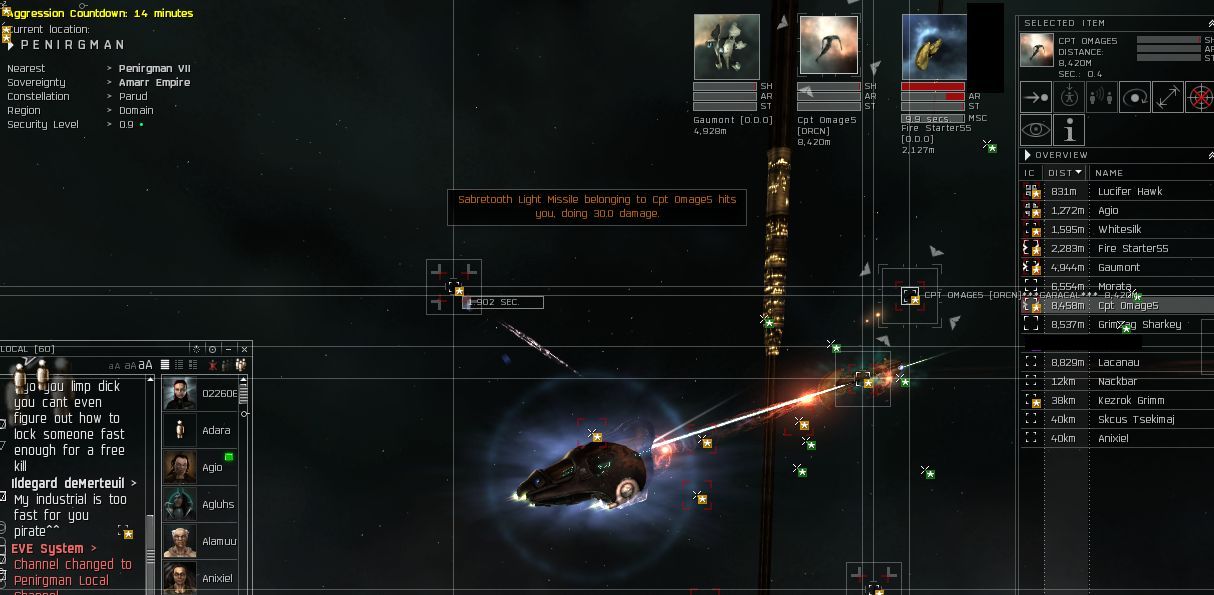Click the Approach arrow icon in Selected Item

[x=1036, y=98]
